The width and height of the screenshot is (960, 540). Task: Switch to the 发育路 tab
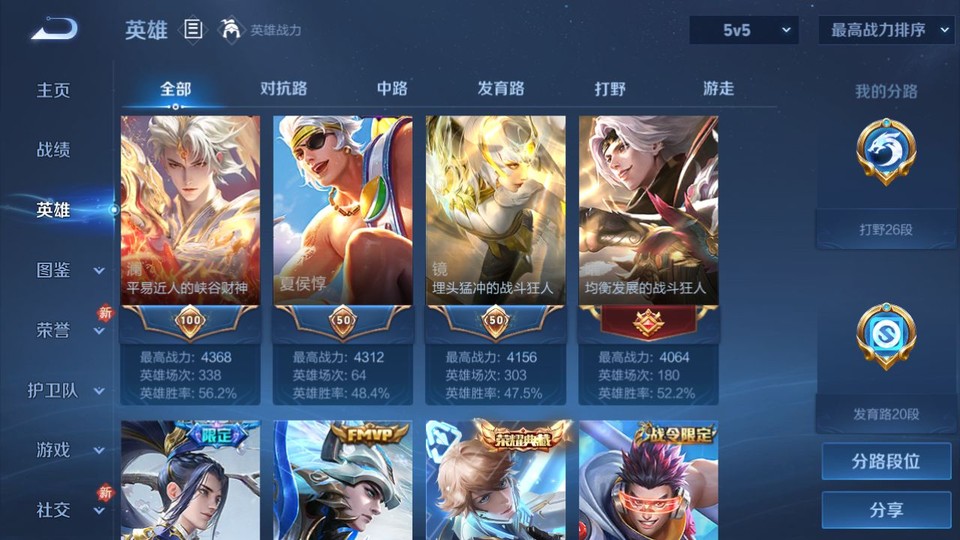coord(500,88)
